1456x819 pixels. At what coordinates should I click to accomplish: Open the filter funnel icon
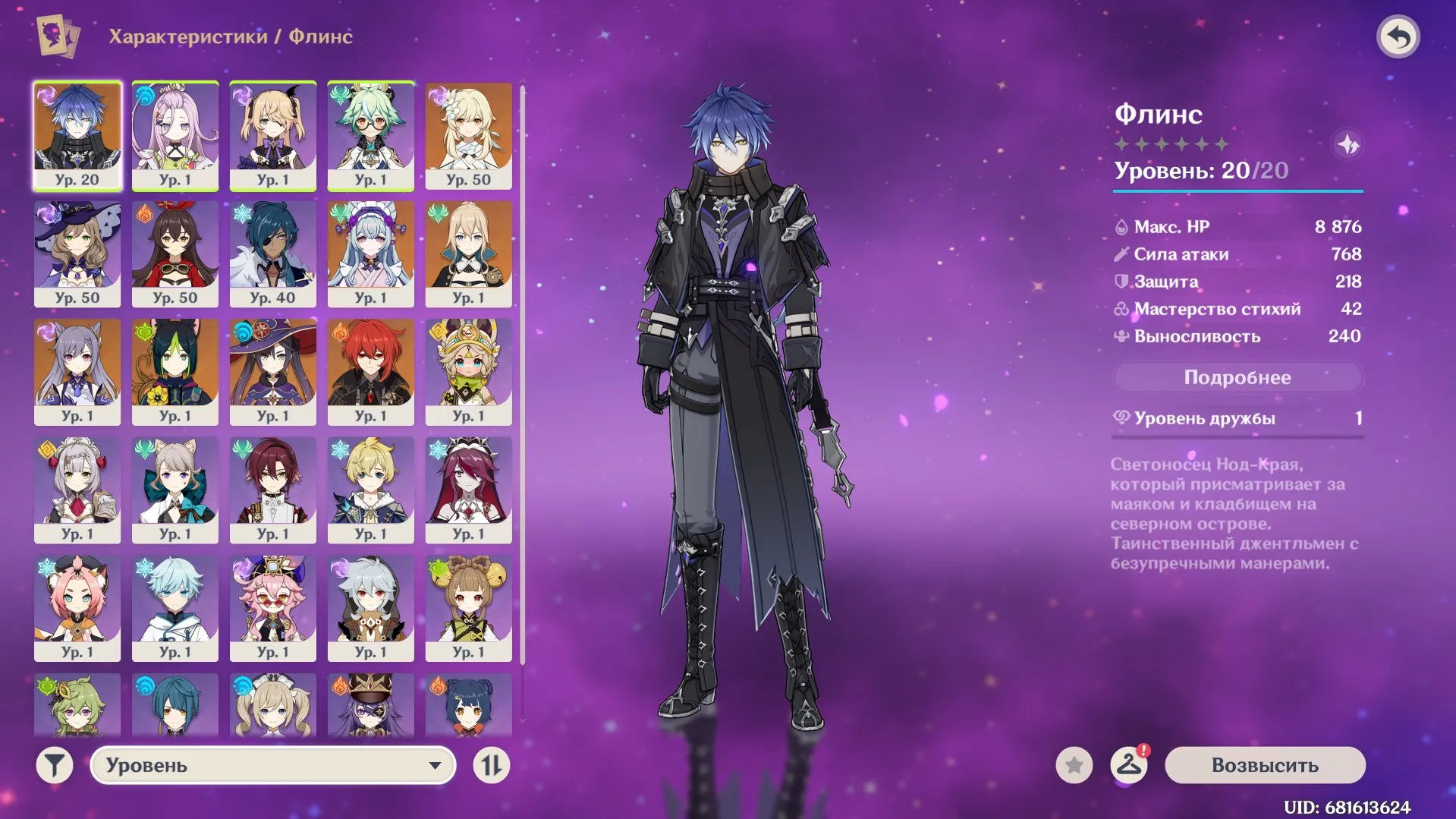pos(52,765)
